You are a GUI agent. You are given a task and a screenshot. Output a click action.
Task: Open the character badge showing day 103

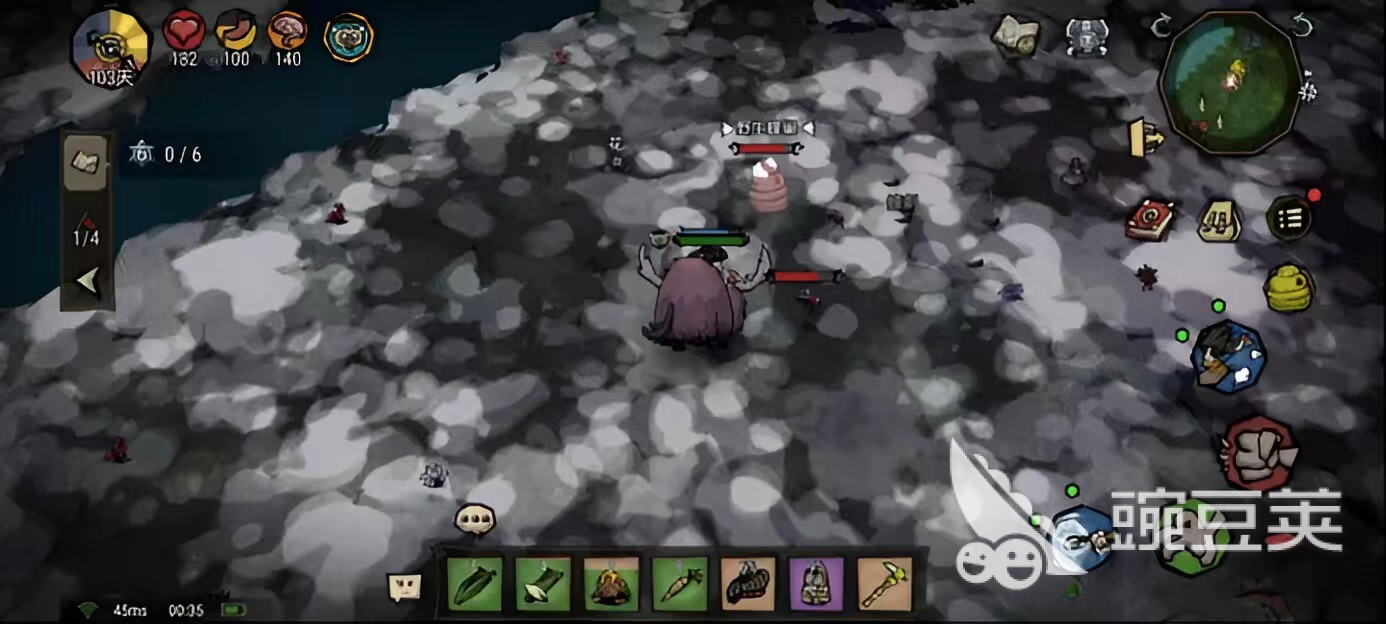coord(110,47)
